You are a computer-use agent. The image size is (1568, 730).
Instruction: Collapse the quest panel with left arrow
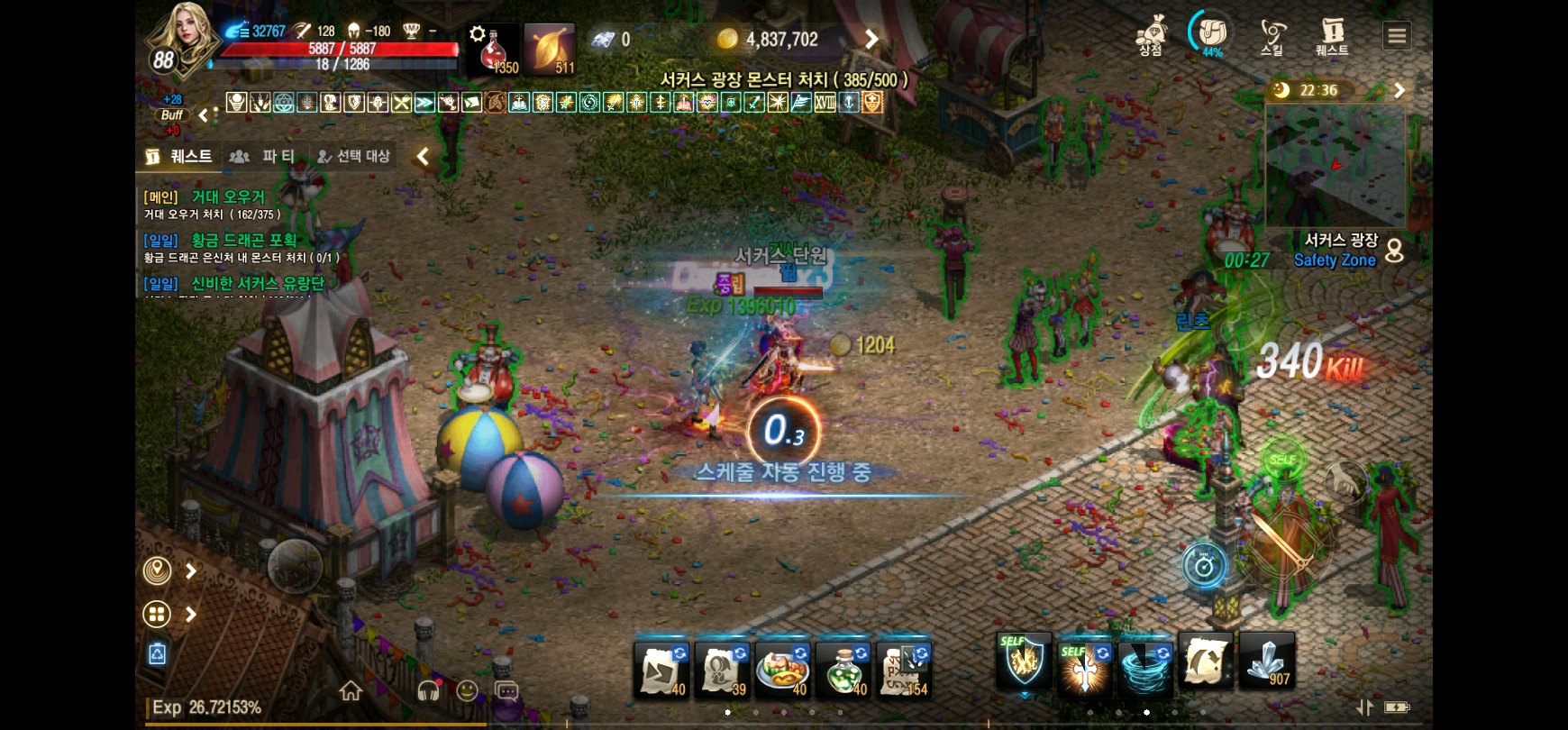tap(422, 156)
